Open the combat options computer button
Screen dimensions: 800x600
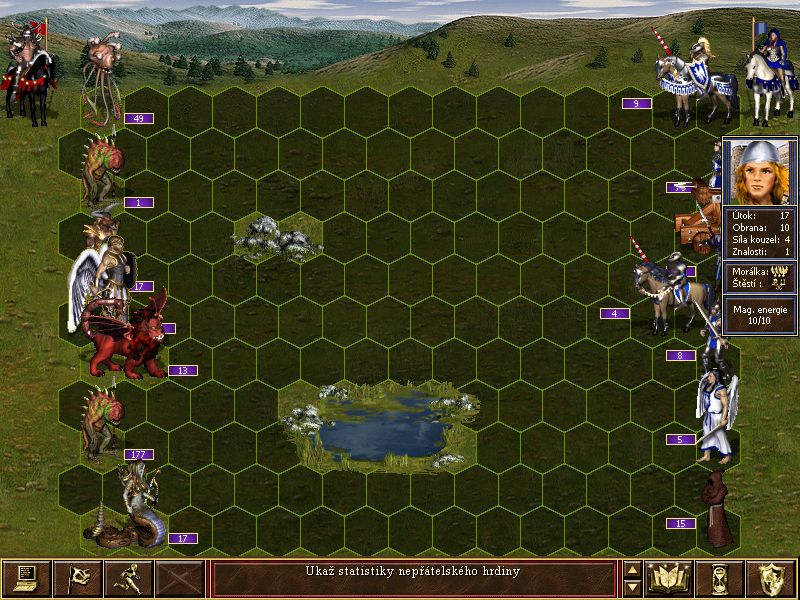(26, 578)
